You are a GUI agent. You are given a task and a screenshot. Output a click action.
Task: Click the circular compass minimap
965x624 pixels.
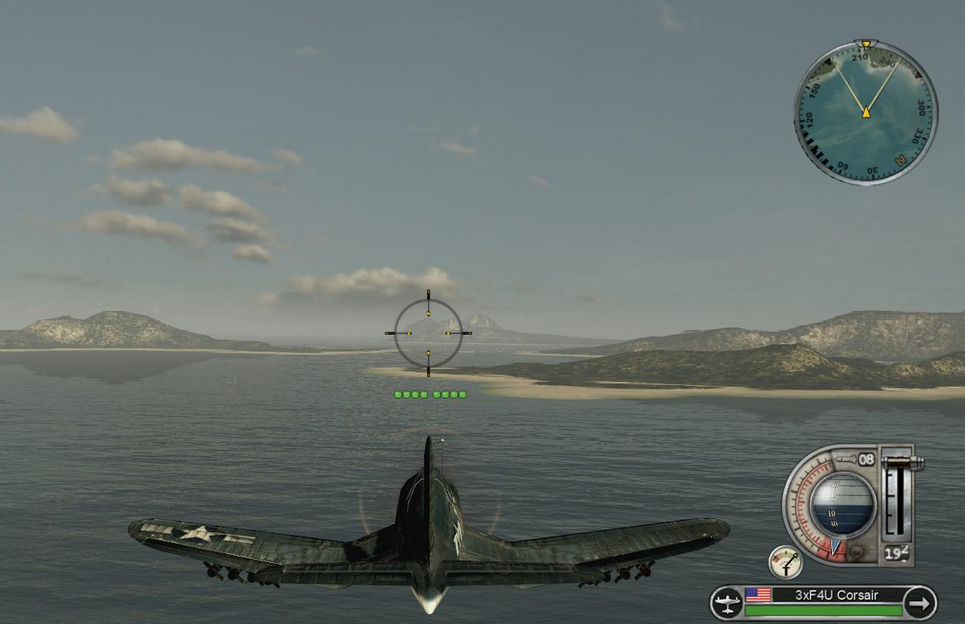click(866, 112)
